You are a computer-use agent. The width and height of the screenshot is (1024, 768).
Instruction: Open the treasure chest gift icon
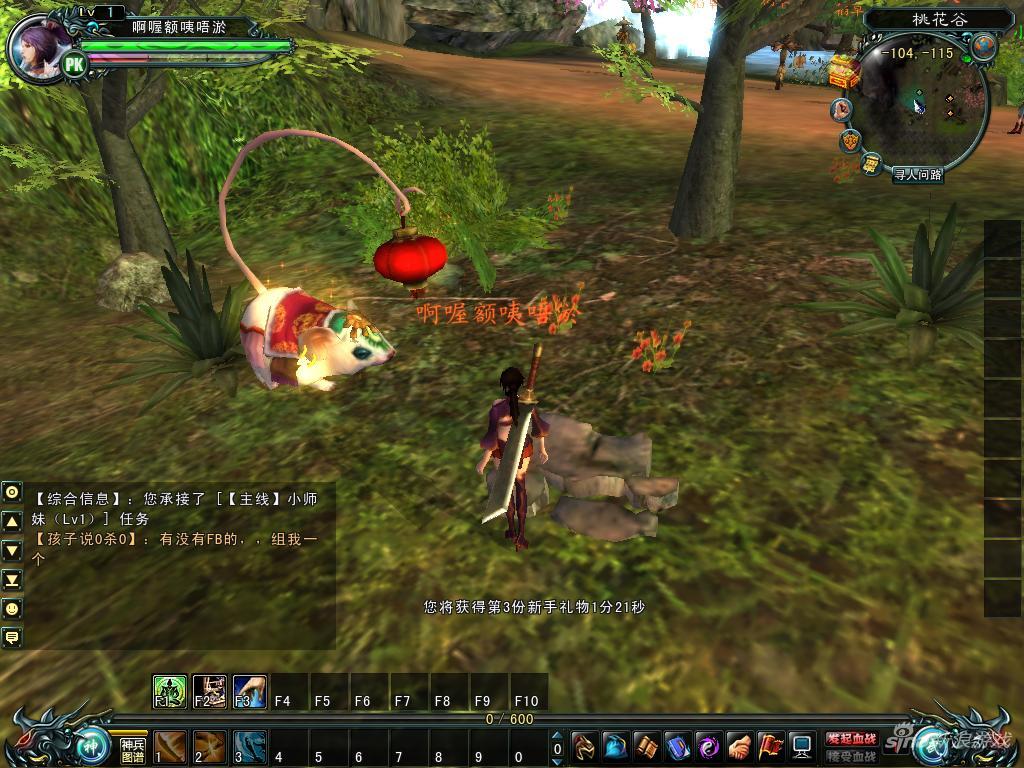(x=844, y=71)
